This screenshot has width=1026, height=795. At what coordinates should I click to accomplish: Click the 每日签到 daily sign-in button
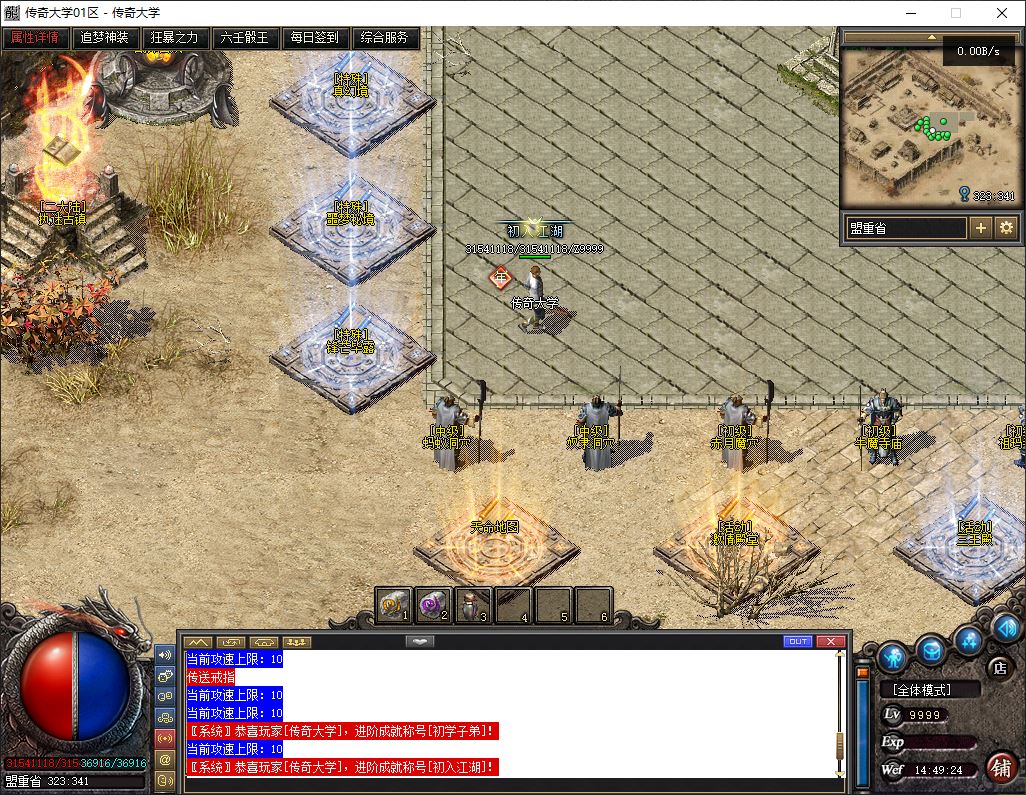tap(315, 38)
